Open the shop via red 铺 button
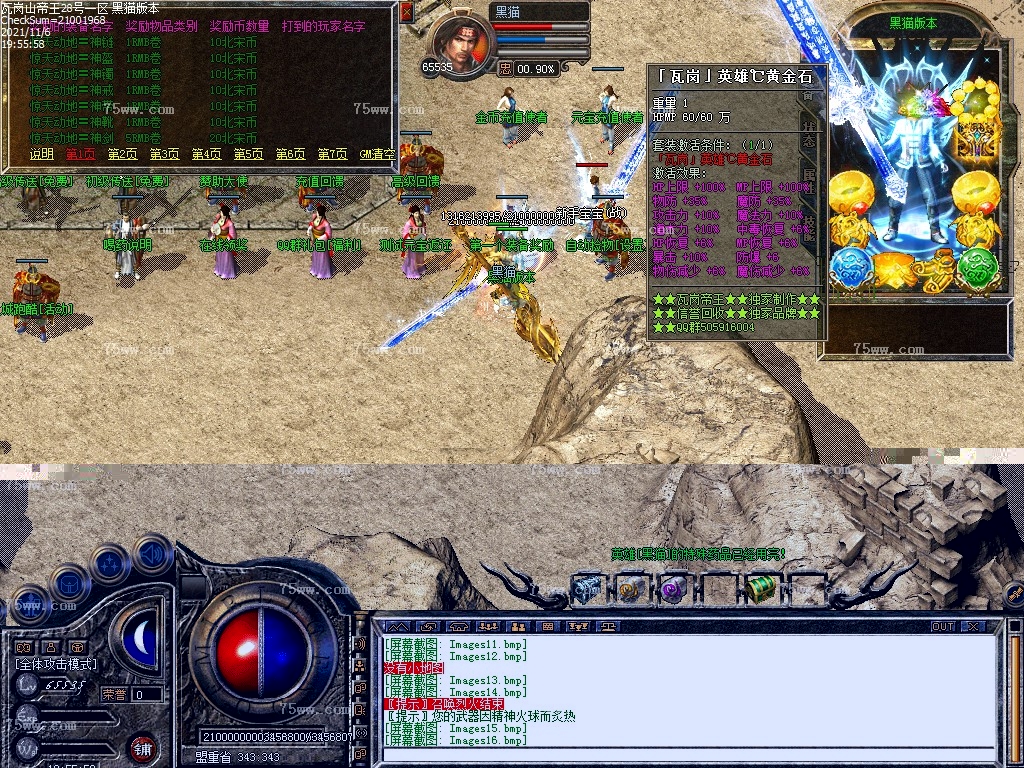Viewport: 1024px width, 768px height. [142, 747]
